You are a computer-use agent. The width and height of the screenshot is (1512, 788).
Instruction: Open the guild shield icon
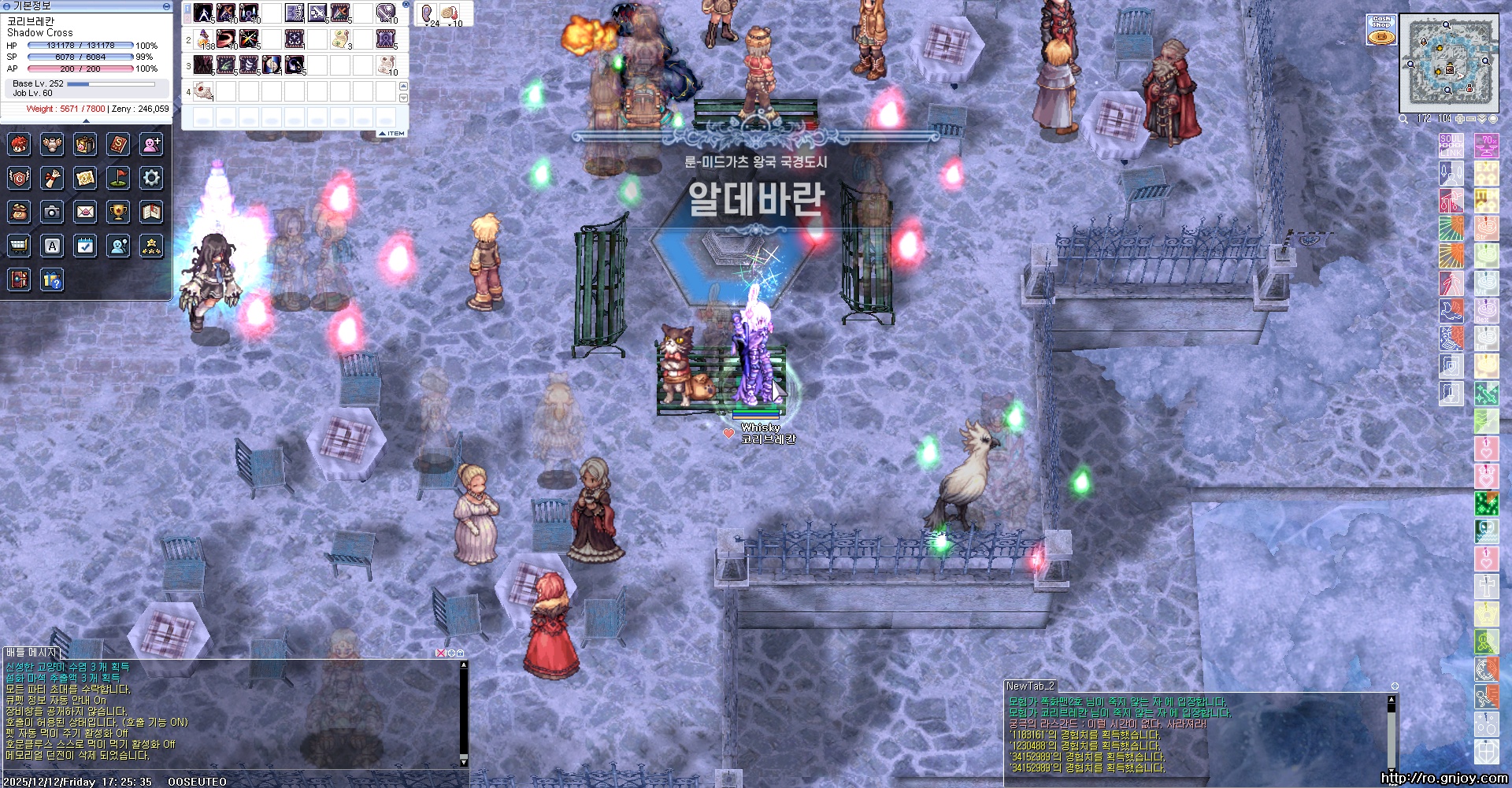(x=19, y=178)
